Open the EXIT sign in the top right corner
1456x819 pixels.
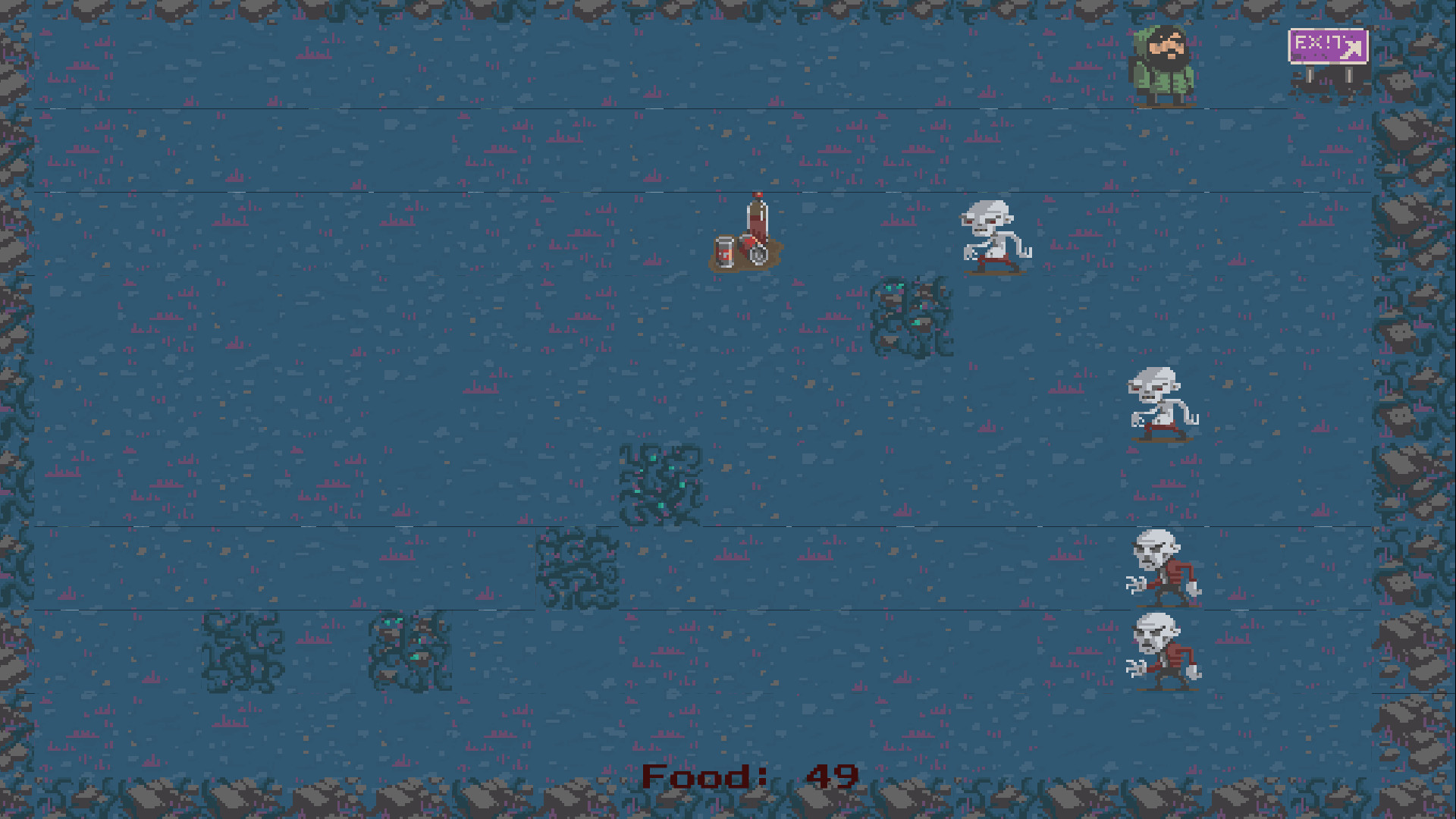click(1327, 47)
